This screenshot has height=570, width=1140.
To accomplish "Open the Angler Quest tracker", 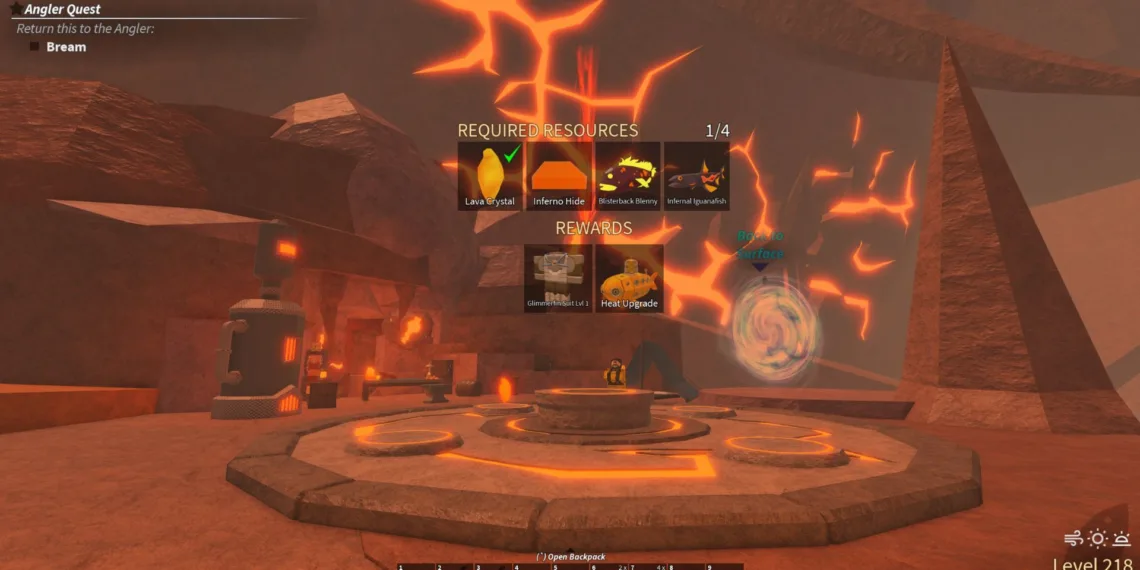I will click(62, 10).
